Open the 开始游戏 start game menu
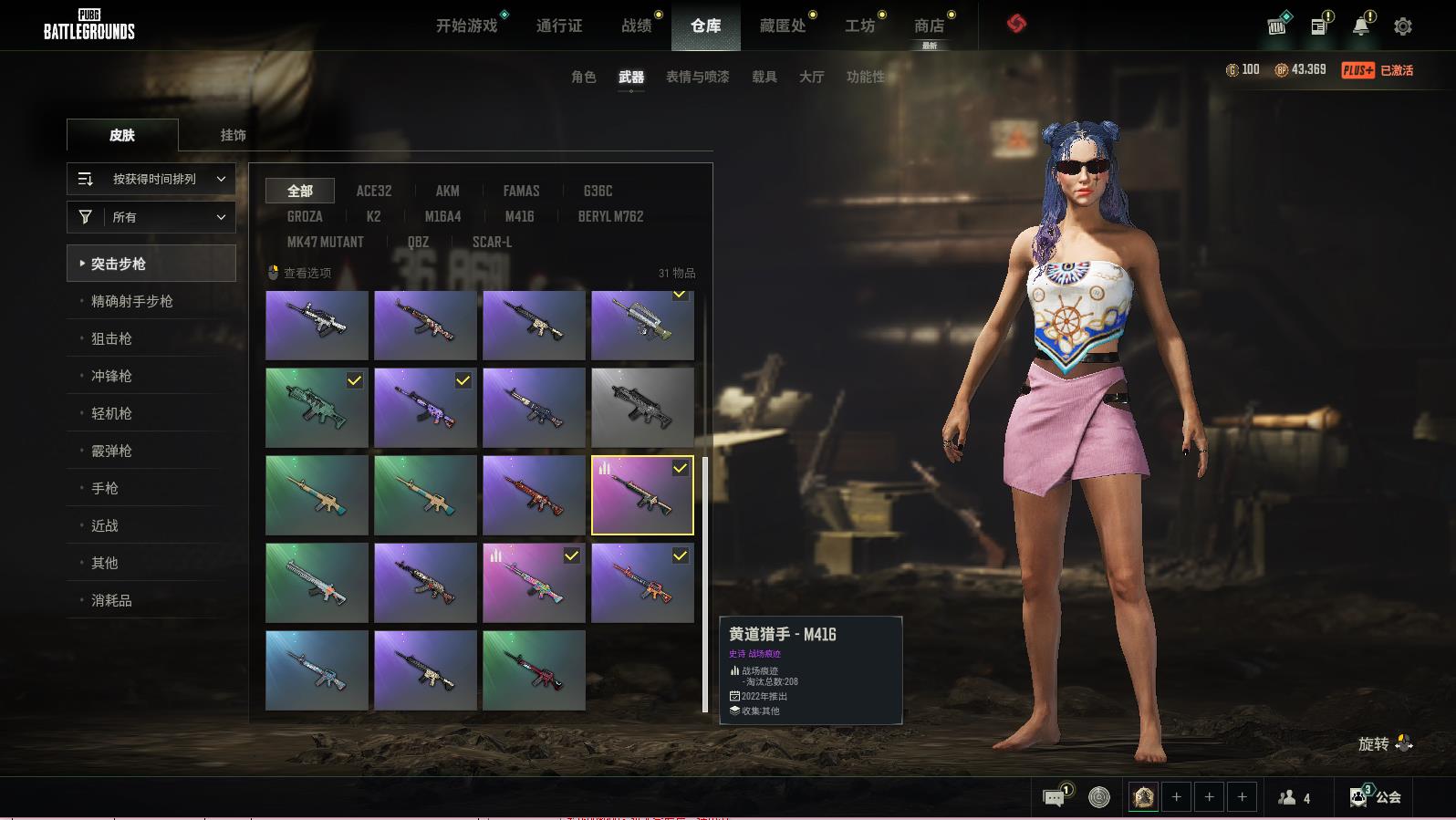1456x820 pixels. tap(466, 26)
